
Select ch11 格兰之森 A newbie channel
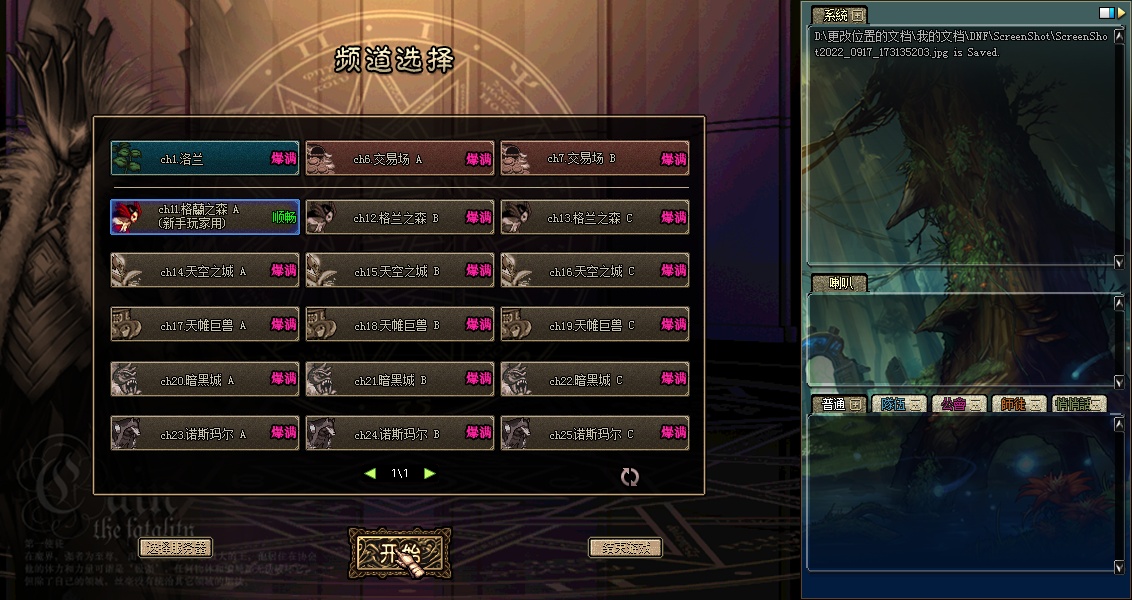(x=204, y=217)
